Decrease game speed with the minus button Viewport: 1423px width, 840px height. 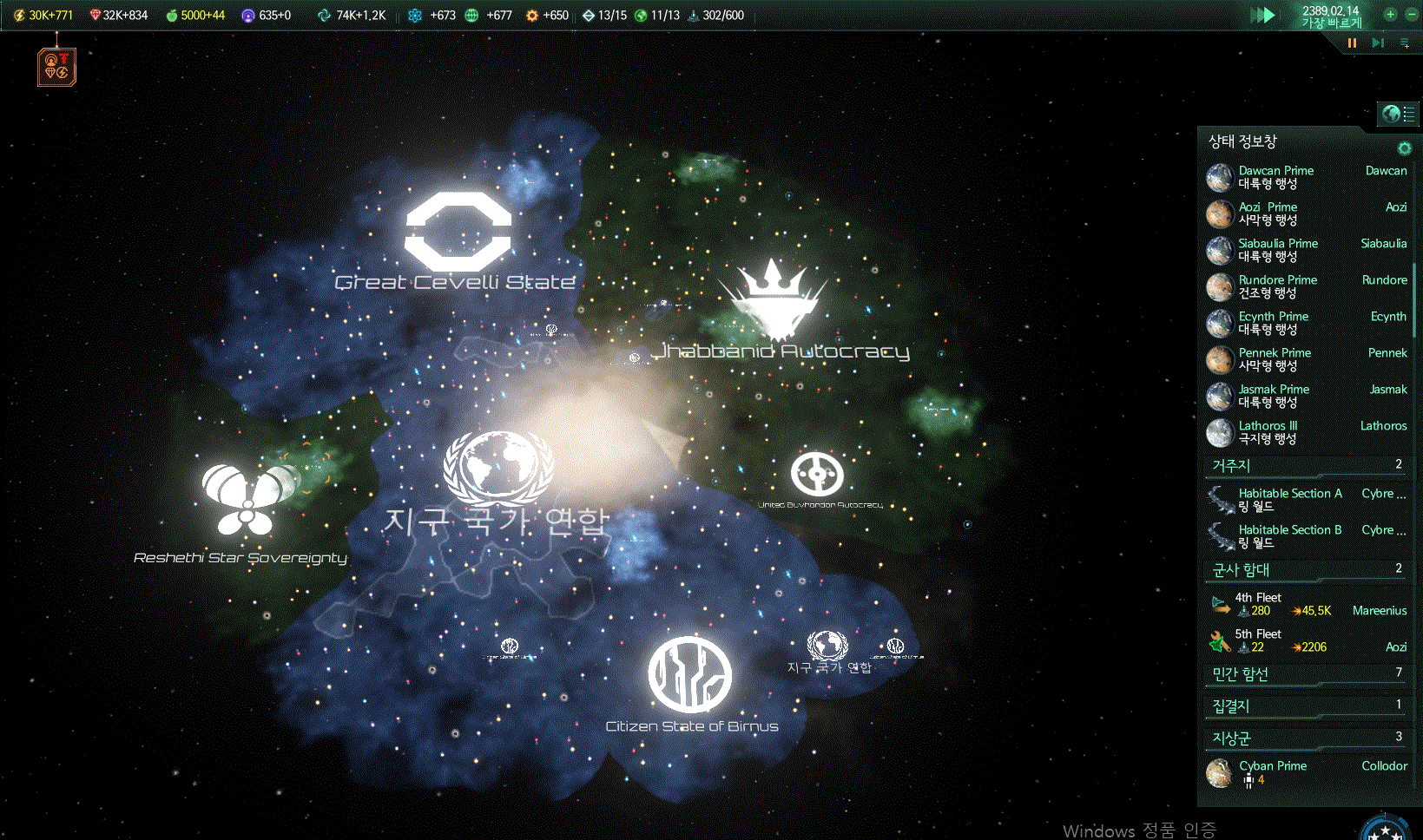tap(1412, 15)
